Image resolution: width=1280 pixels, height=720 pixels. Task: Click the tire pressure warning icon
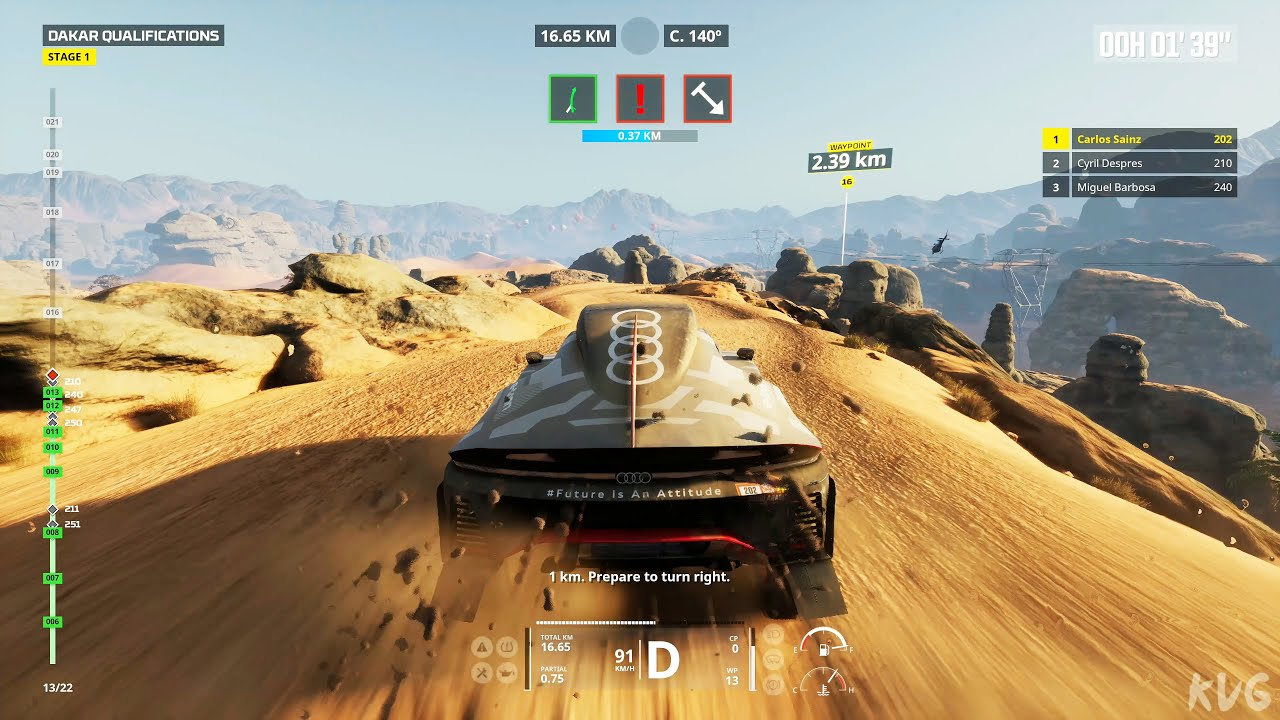point(505,647)
